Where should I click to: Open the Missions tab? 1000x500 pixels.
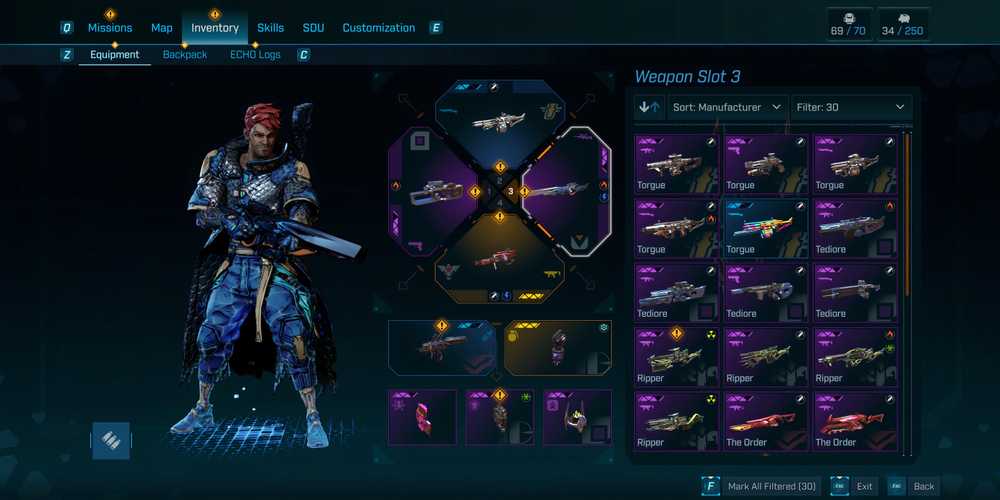pyautogui.click(x=110, y=28)
